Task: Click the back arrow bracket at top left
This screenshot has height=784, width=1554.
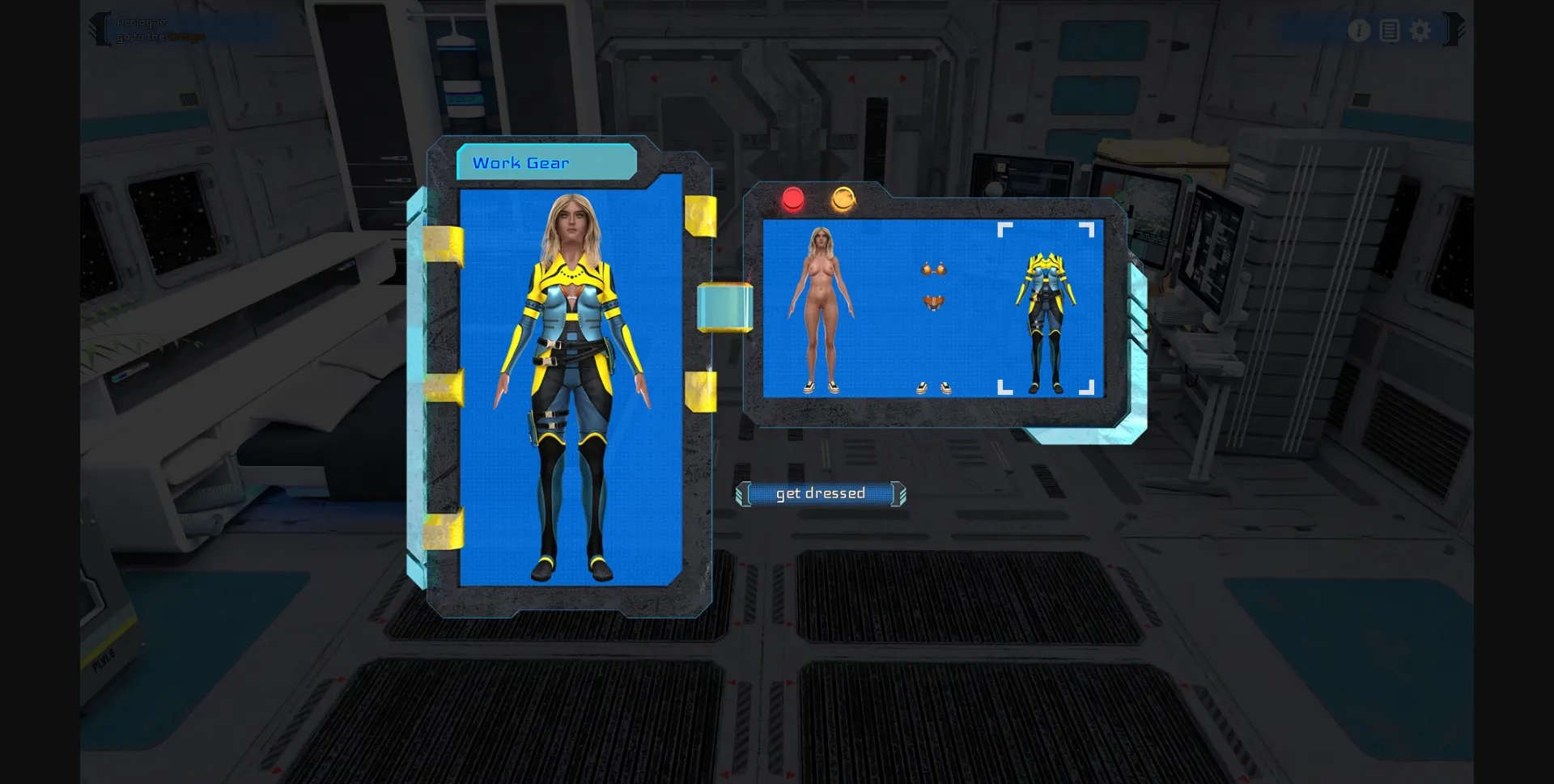Action: coord(99,27)
